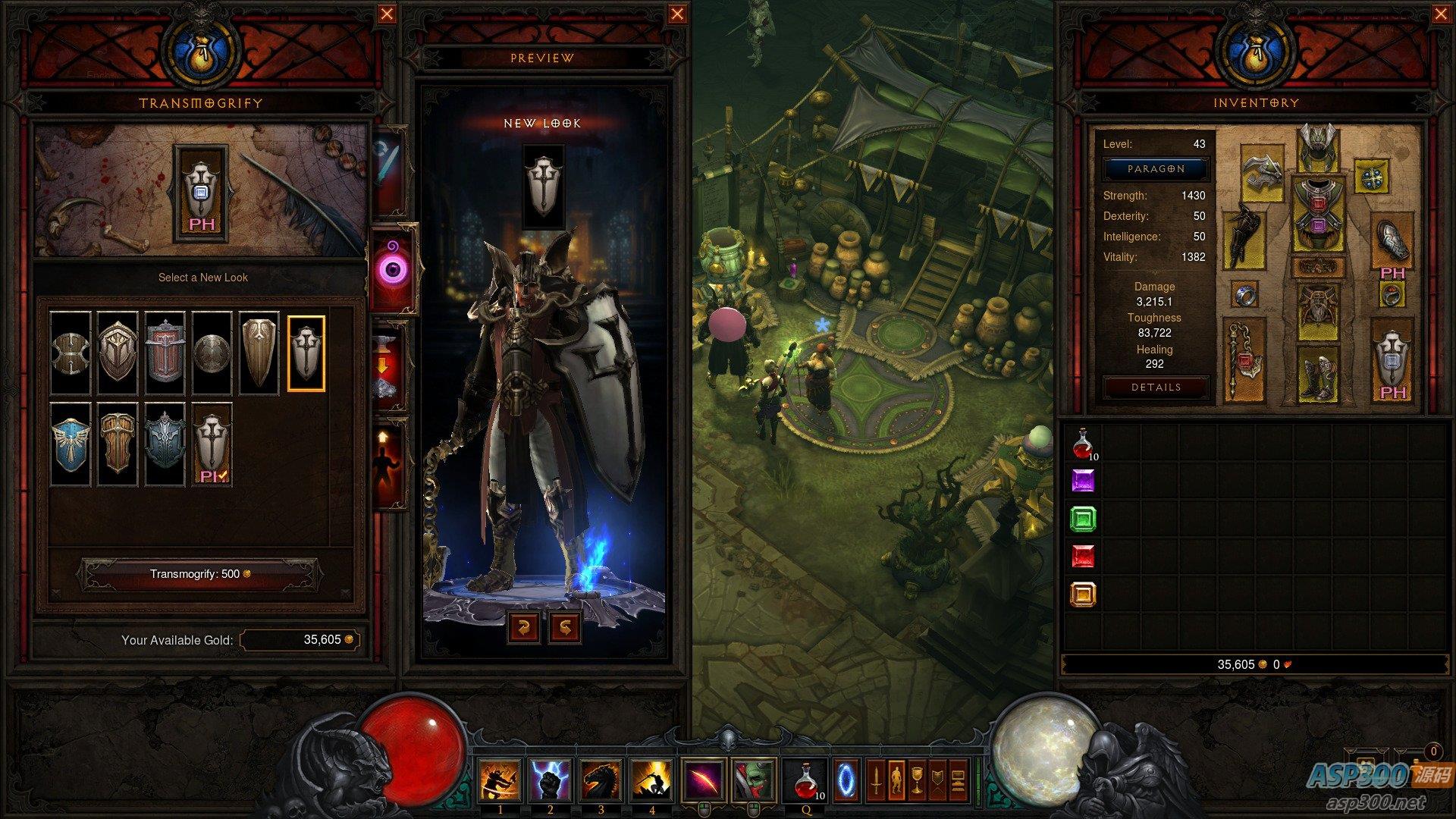This screenshot has width=1456, height=819.
Task: Confirm the Transmogrify for 500 gold
Action: pyautogui.click(x=199, y=574)
